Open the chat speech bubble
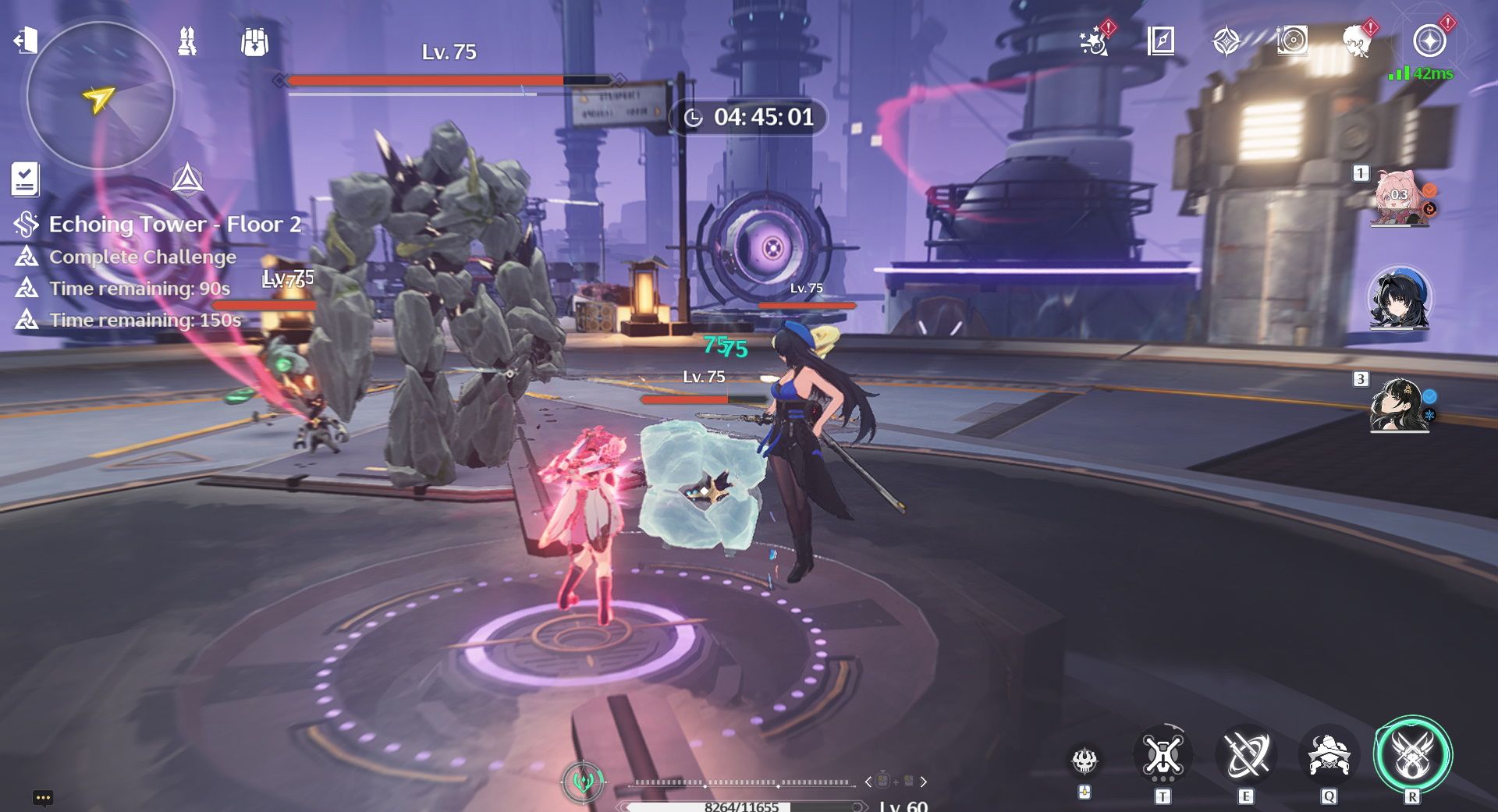 43,797
